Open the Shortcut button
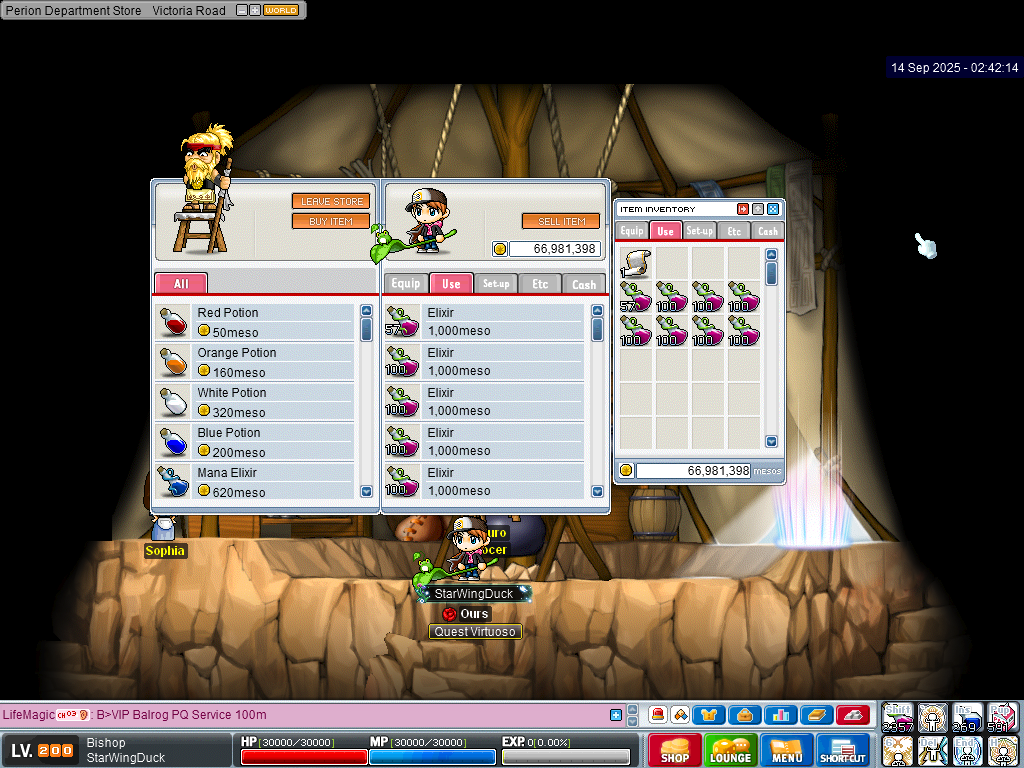This screenshot has width=1024, height=768. 843,750
